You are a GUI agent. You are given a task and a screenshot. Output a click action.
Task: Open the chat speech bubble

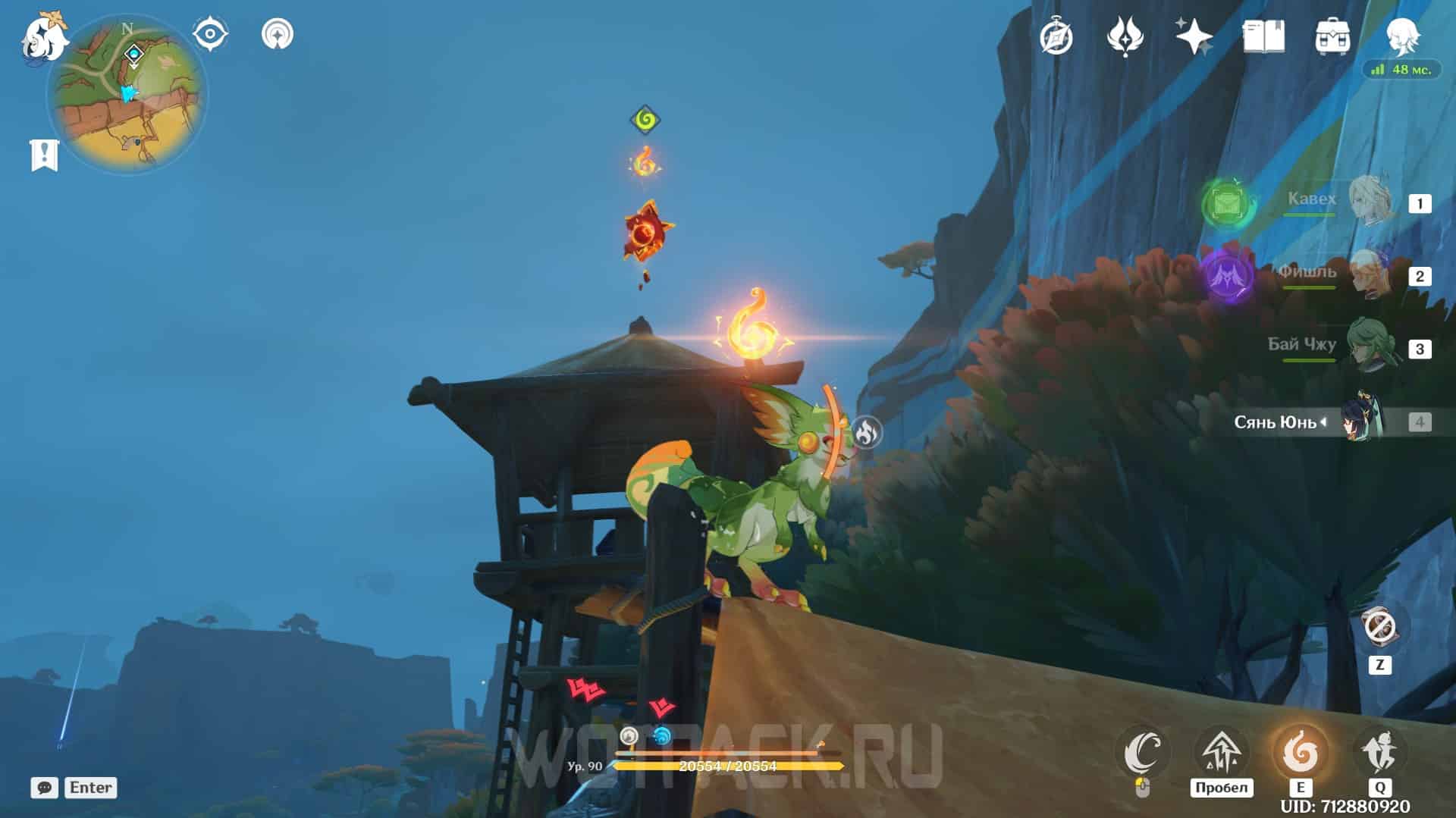tap(44, 788)
